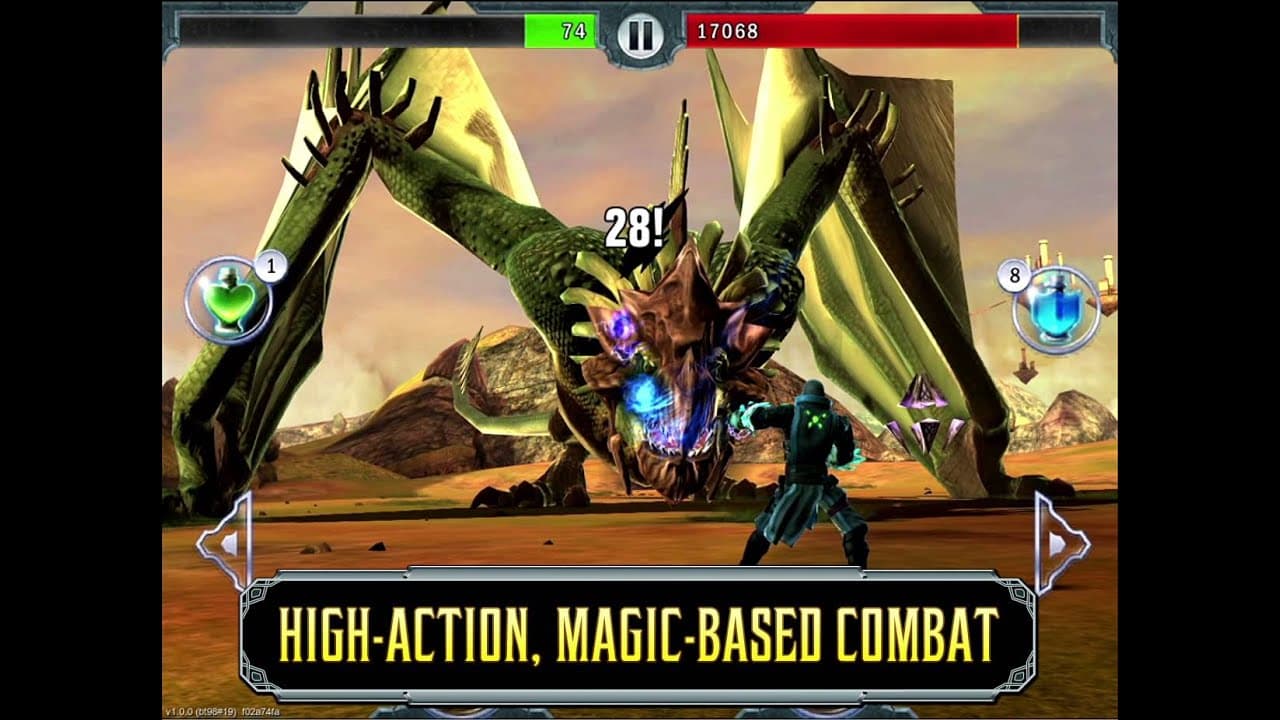This screenshot has height=720, width=1280.
Task: Click the HIGH-ACTION, MAGIC-BASED COMBAT banner
Action: tap(640, 630)
